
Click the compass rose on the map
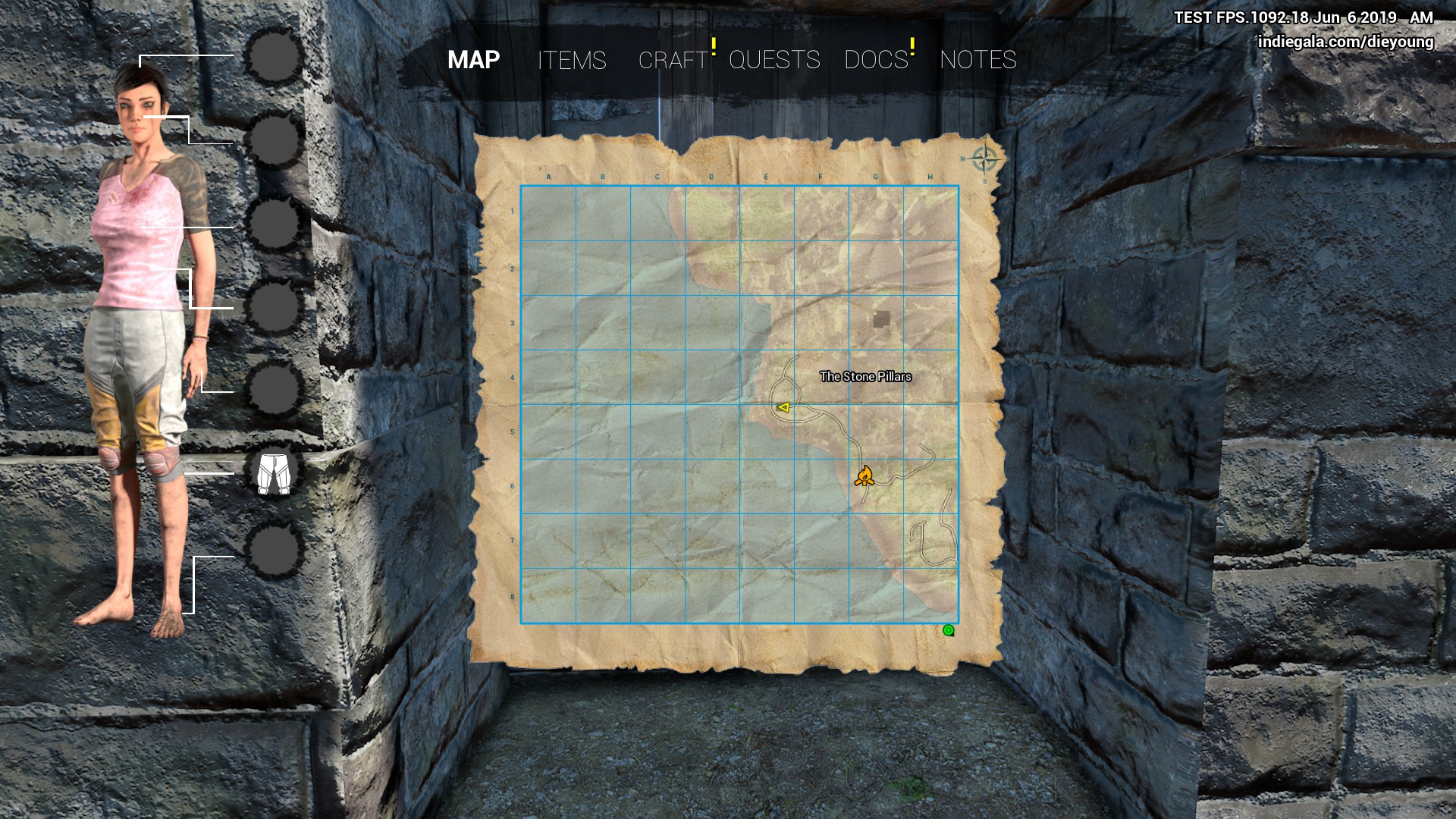984,159
